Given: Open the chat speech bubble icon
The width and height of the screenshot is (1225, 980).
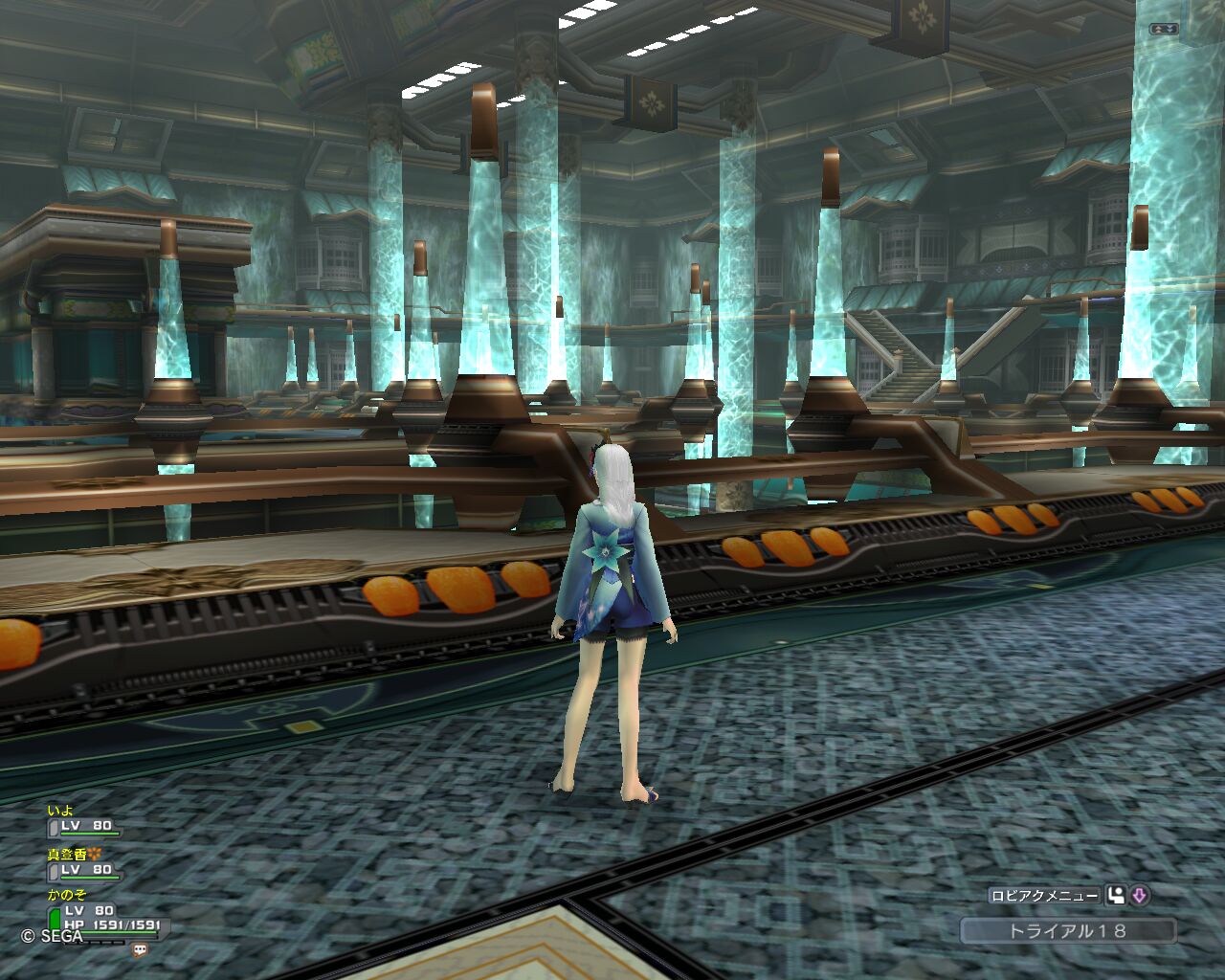Looking at the screenshot, I should tap(141, 950).
